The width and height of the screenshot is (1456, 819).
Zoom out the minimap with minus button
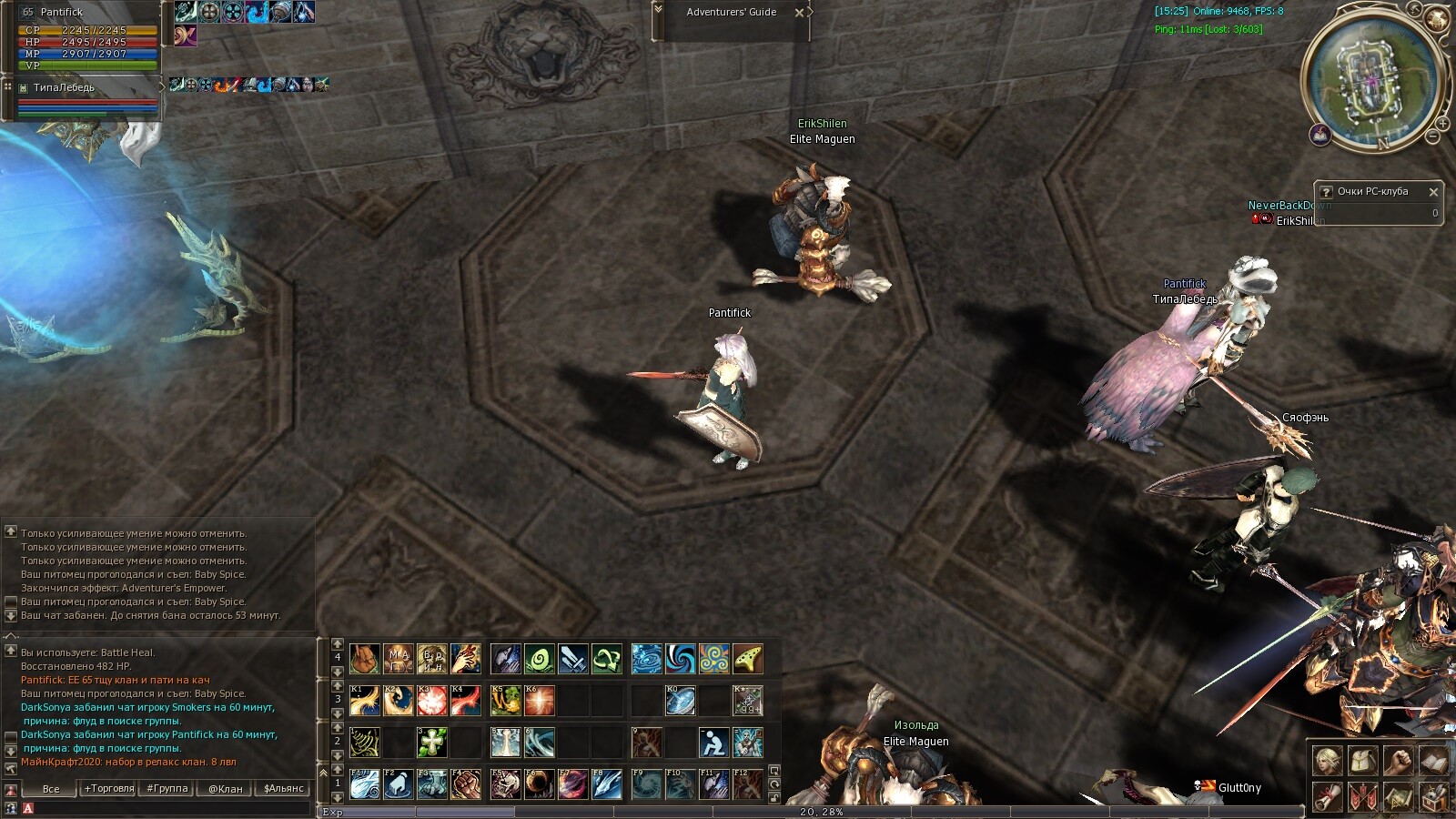(1432, 136)
